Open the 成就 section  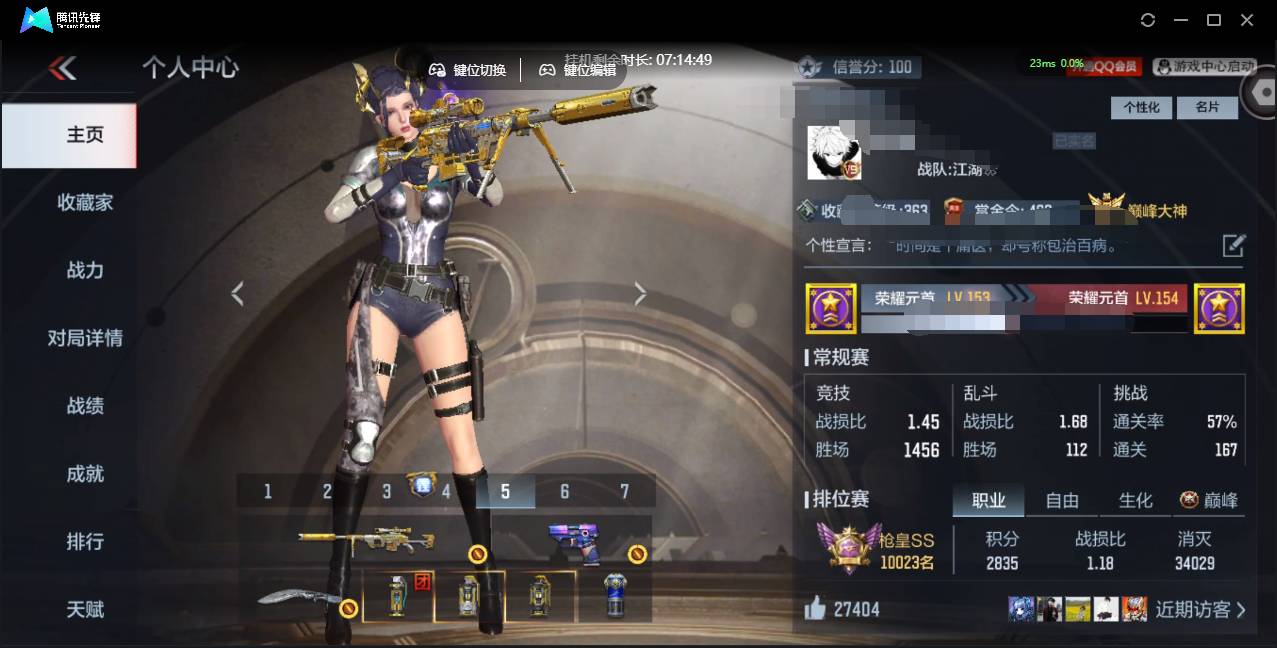click(x=85, y=474)
